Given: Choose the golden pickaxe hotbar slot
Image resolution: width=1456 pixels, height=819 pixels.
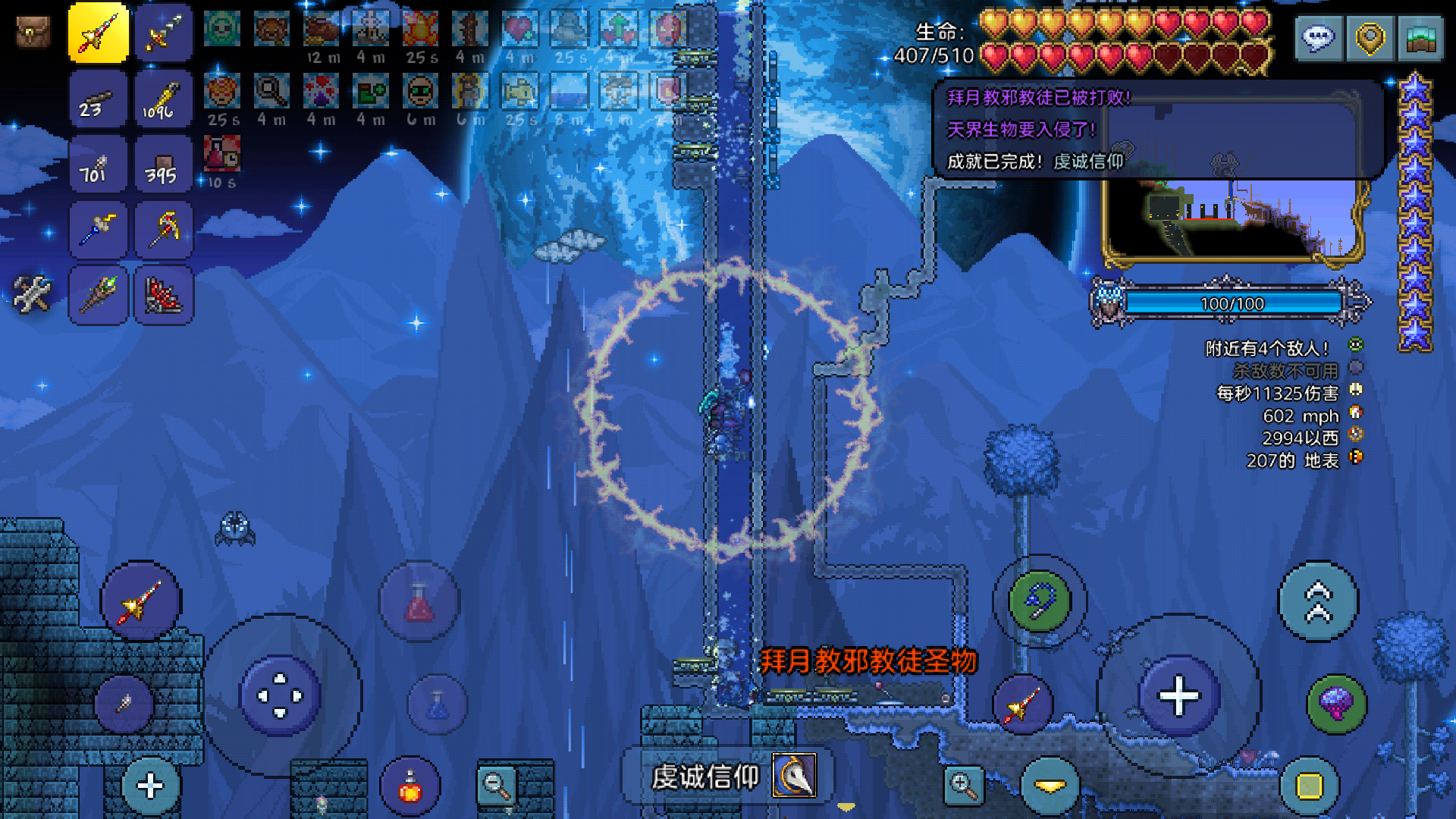Looking at the screenshot, I should 164,229.
